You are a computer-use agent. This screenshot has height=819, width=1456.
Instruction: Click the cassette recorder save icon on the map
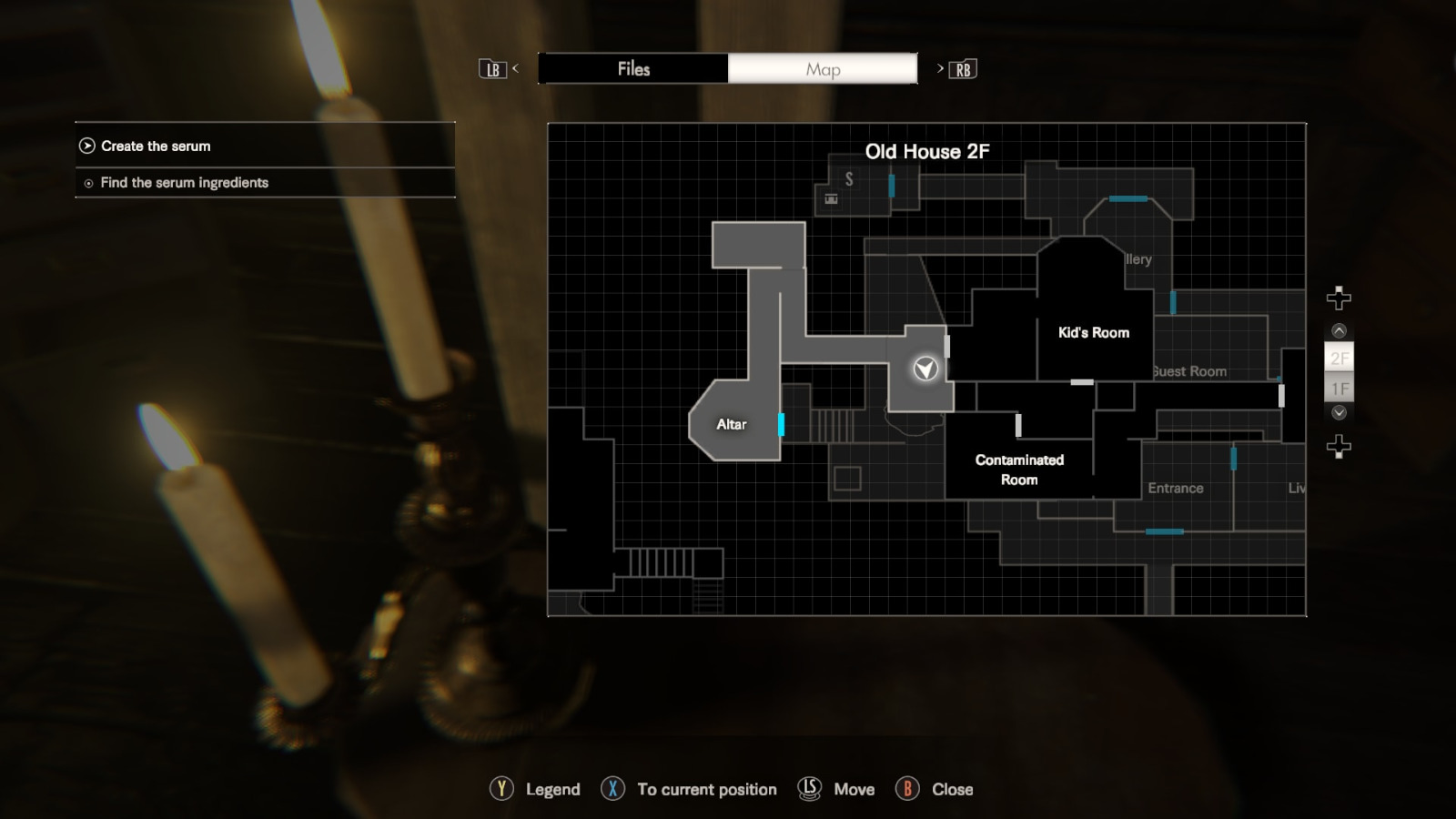pos(830,198)
